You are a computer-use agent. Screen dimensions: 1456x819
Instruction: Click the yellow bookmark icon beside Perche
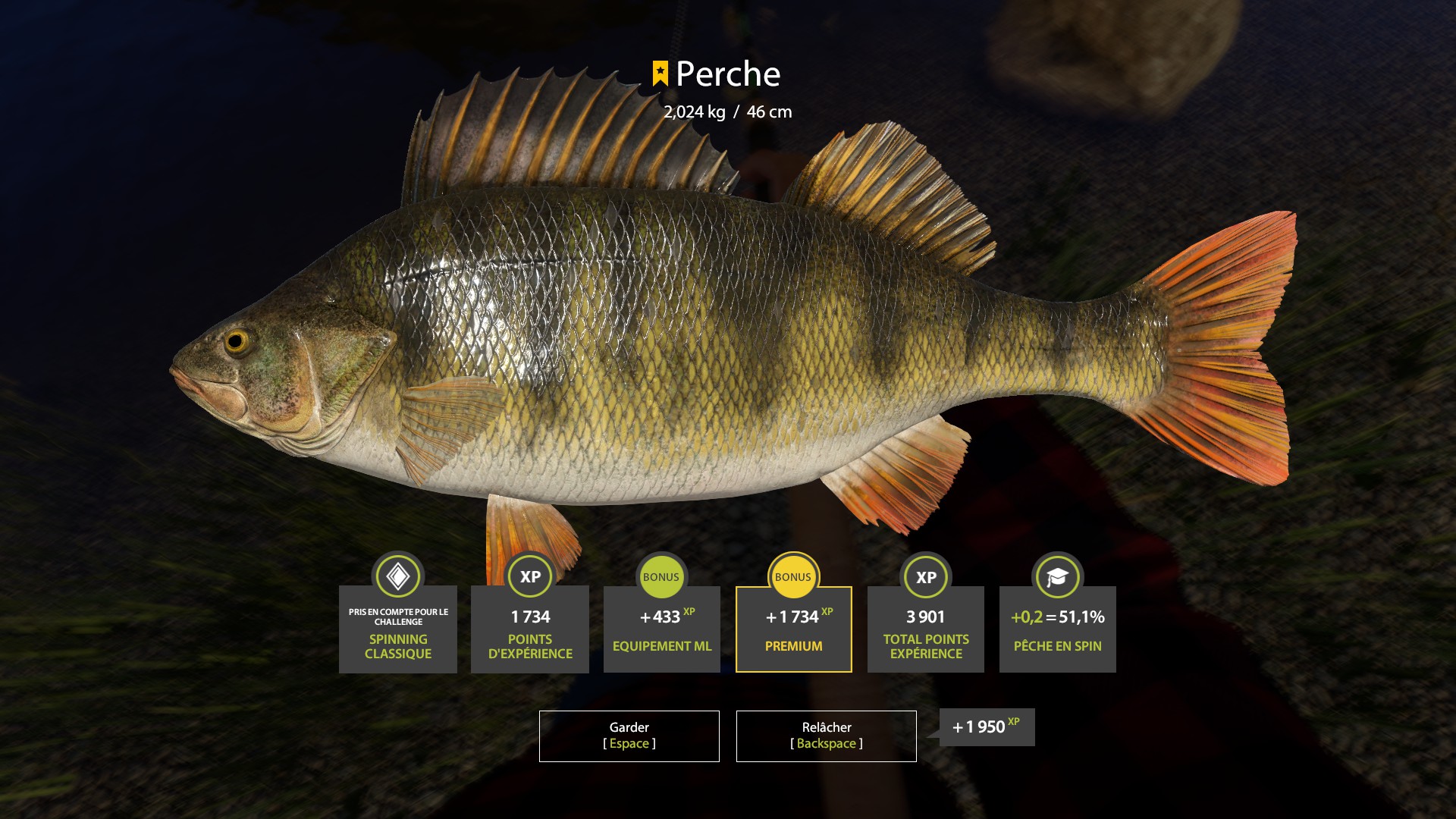(x=659, y=74)
